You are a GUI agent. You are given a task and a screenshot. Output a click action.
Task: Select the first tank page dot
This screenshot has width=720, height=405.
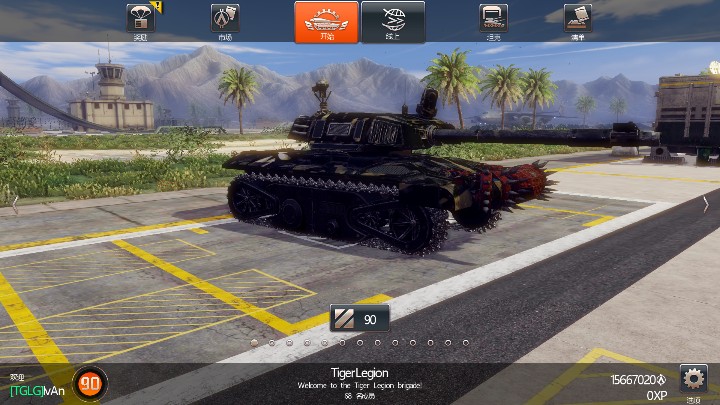(x=254, y=342)
